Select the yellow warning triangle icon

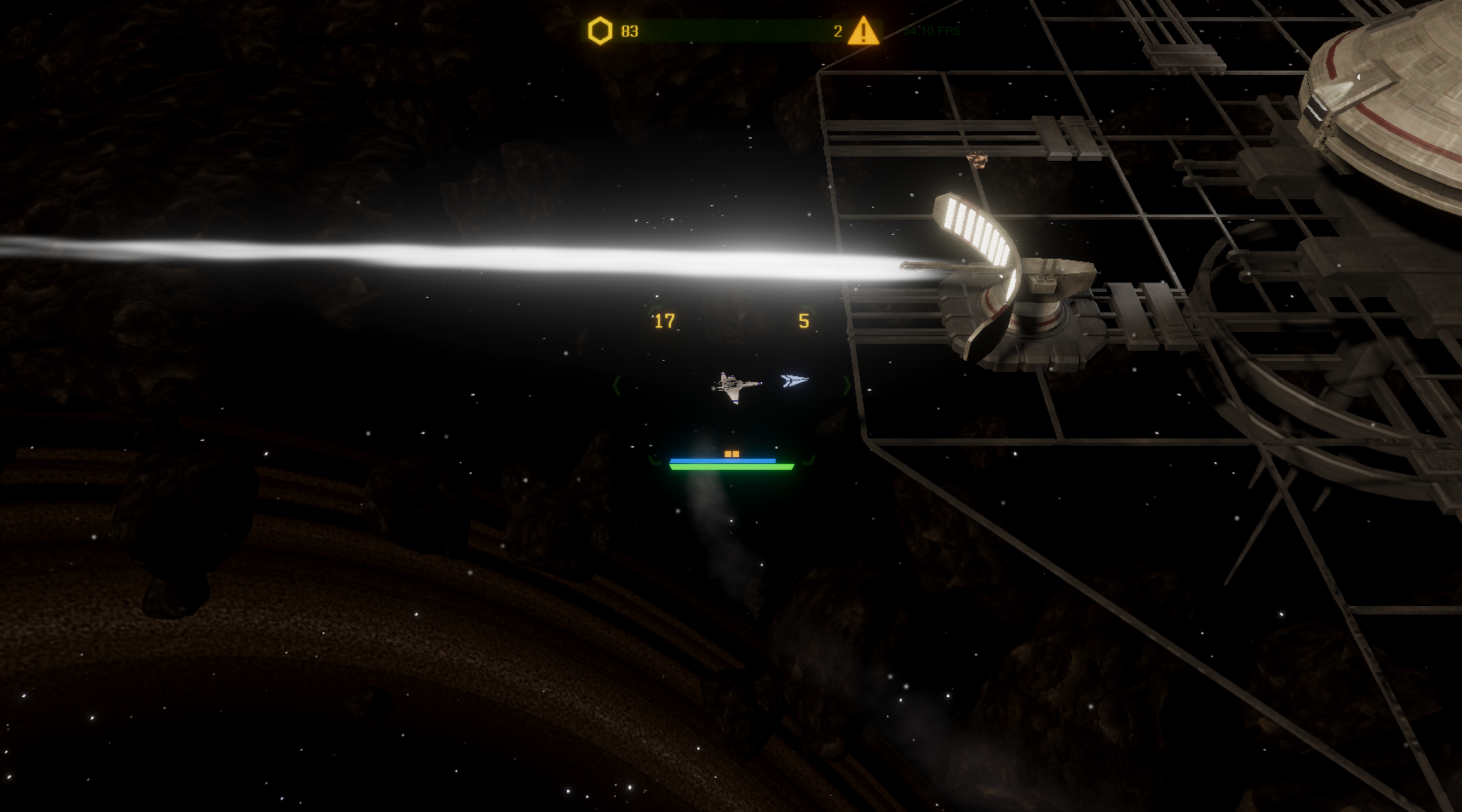pos(863,31)
